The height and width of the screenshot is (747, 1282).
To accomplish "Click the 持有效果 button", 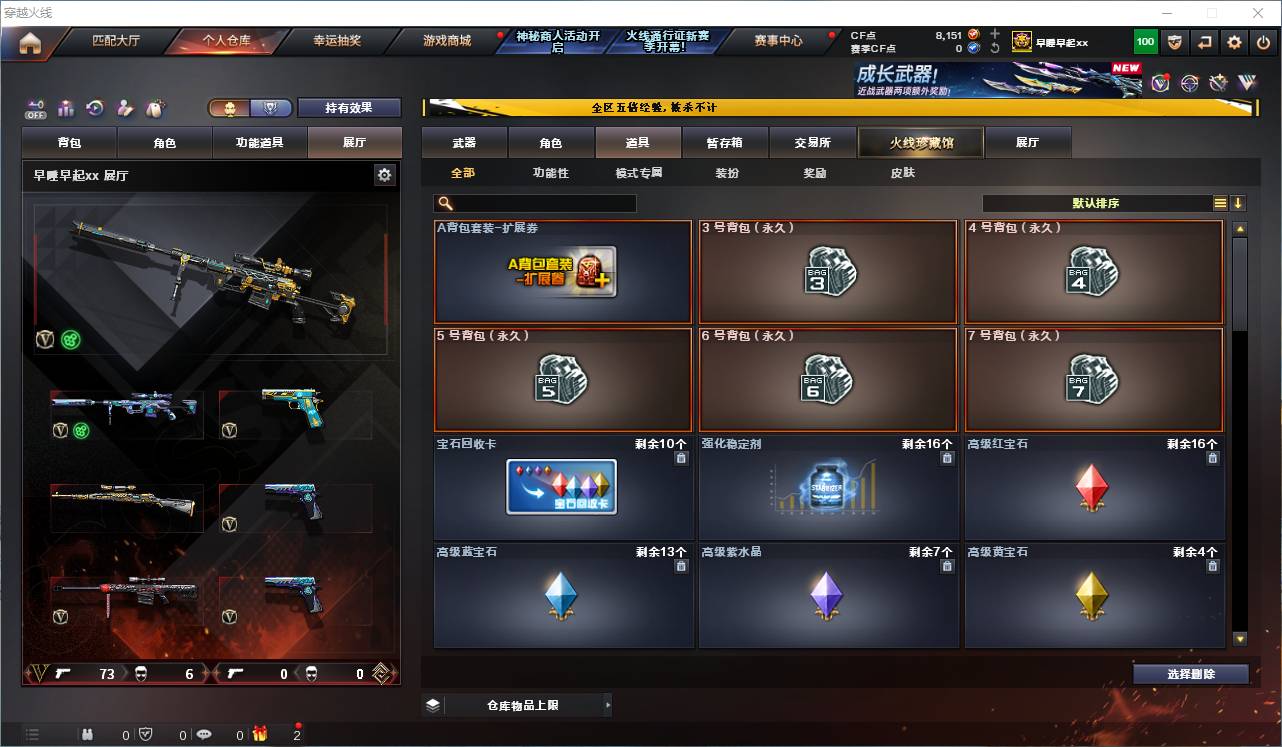I will [x=349, y=107].
